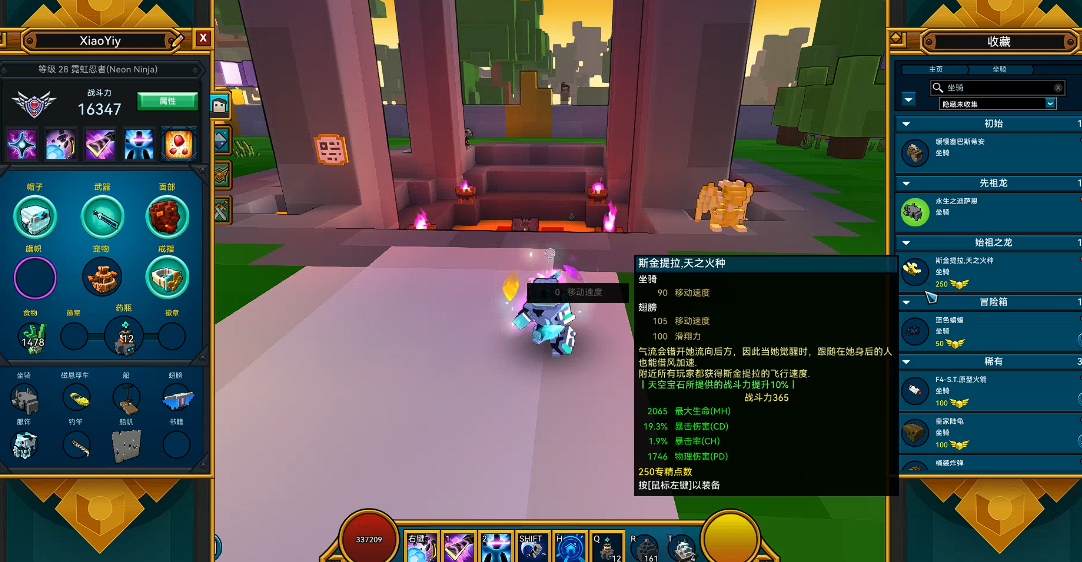Viewport: 1082px width, 562px height.
Task: Use the Q potion flask hotbar slot
Action: (x=607, y=546)
